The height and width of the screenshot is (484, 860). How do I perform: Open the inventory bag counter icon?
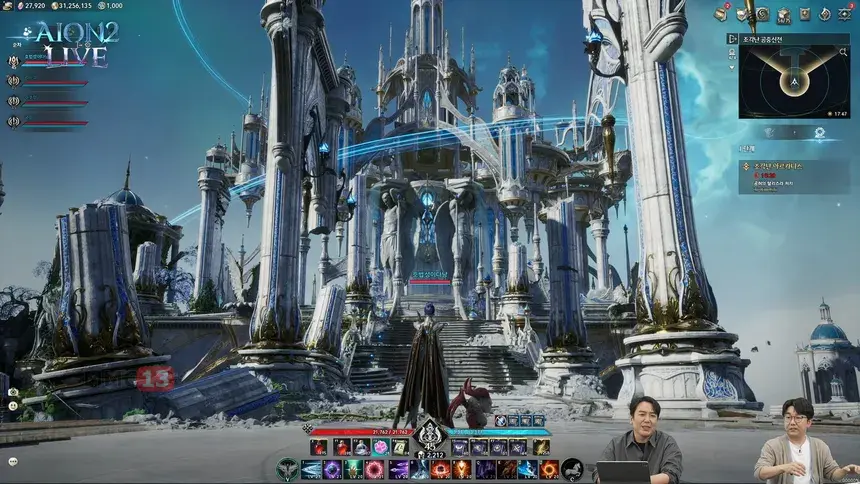(x=785, y=14)
